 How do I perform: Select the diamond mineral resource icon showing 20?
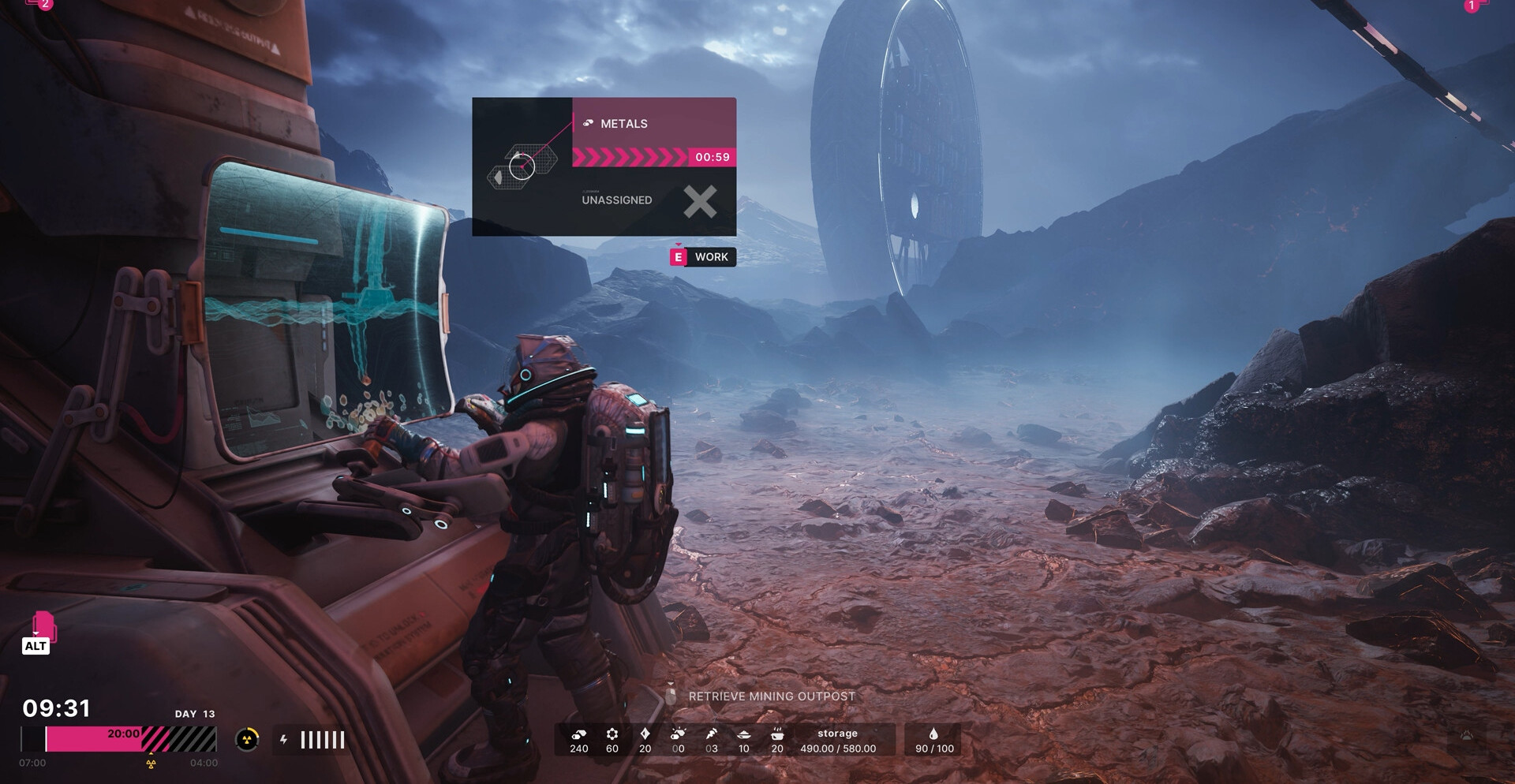(645, 734)
